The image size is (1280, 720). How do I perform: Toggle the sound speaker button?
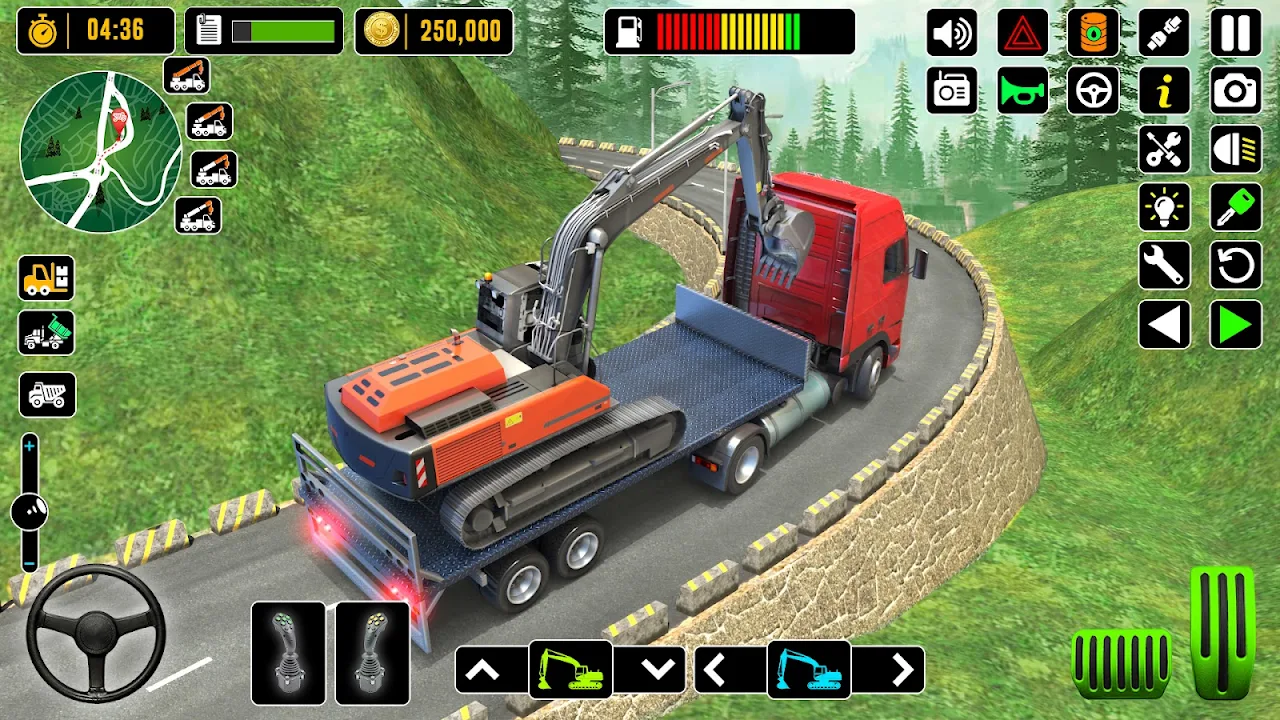(x=952, y=34)
